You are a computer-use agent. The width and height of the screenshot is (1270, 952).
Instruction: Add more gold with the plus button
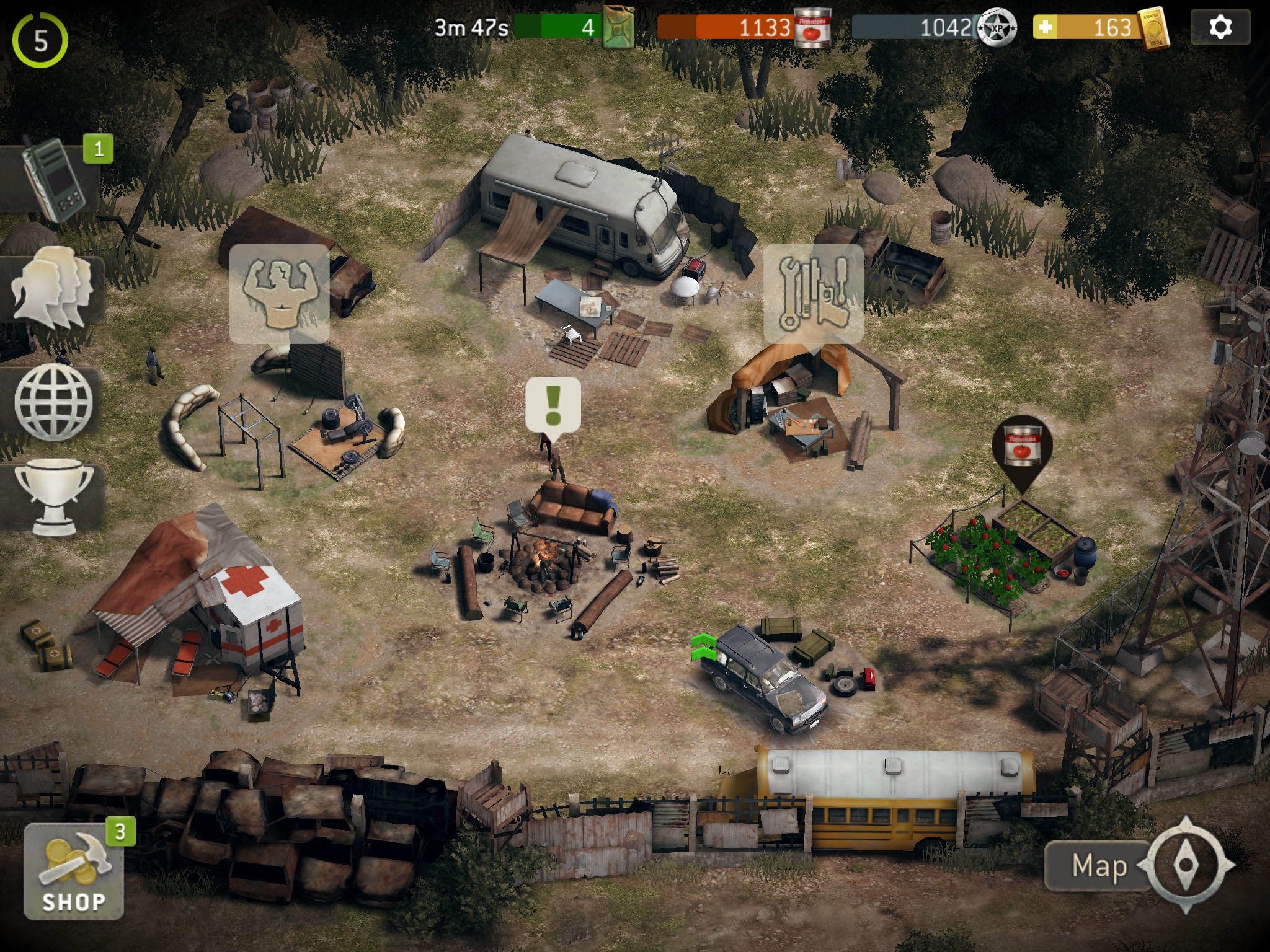(x=1045, y=27)
